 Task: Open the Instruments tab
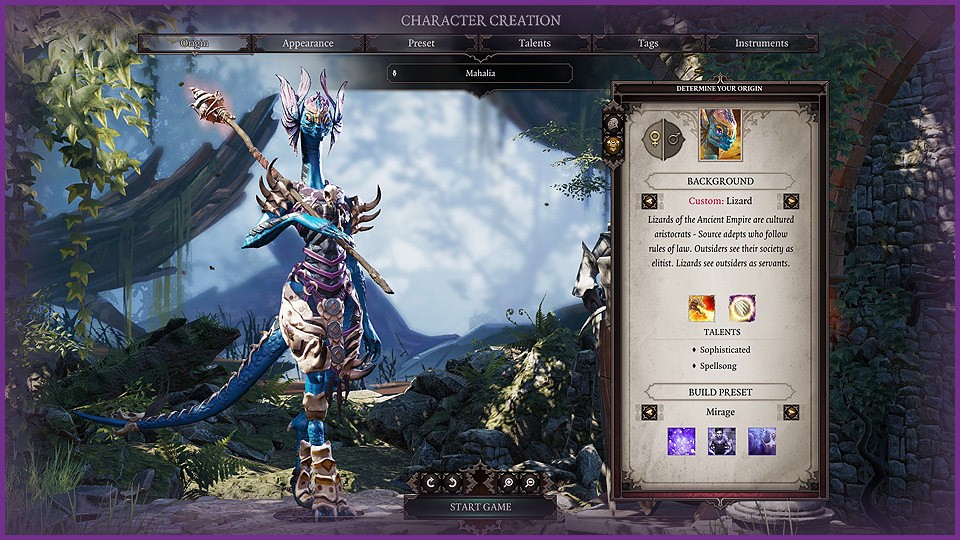762,44
